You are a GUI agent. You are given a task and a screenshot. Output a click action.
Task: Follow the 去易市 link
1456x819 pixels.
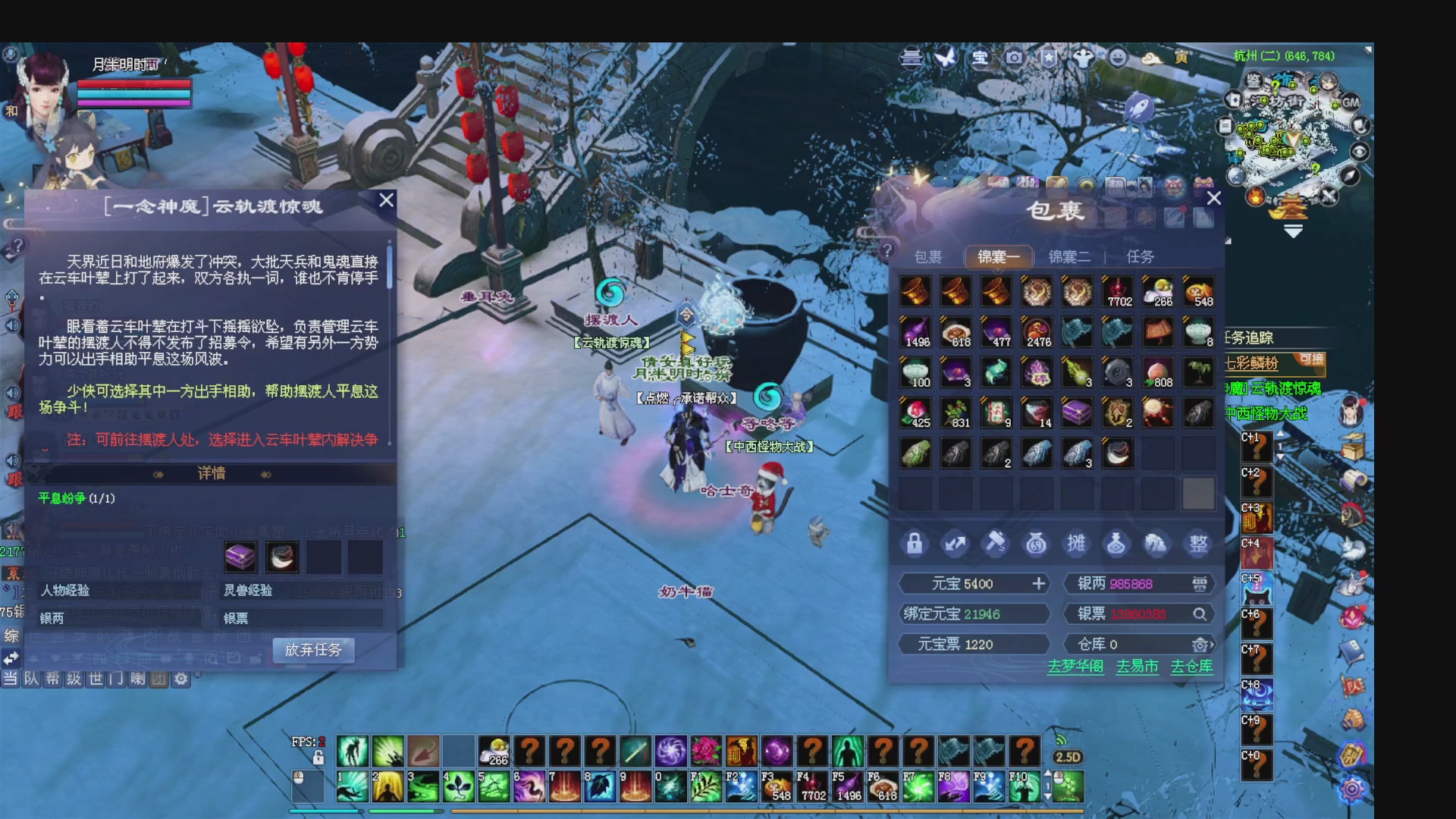tap(1137, 667)
